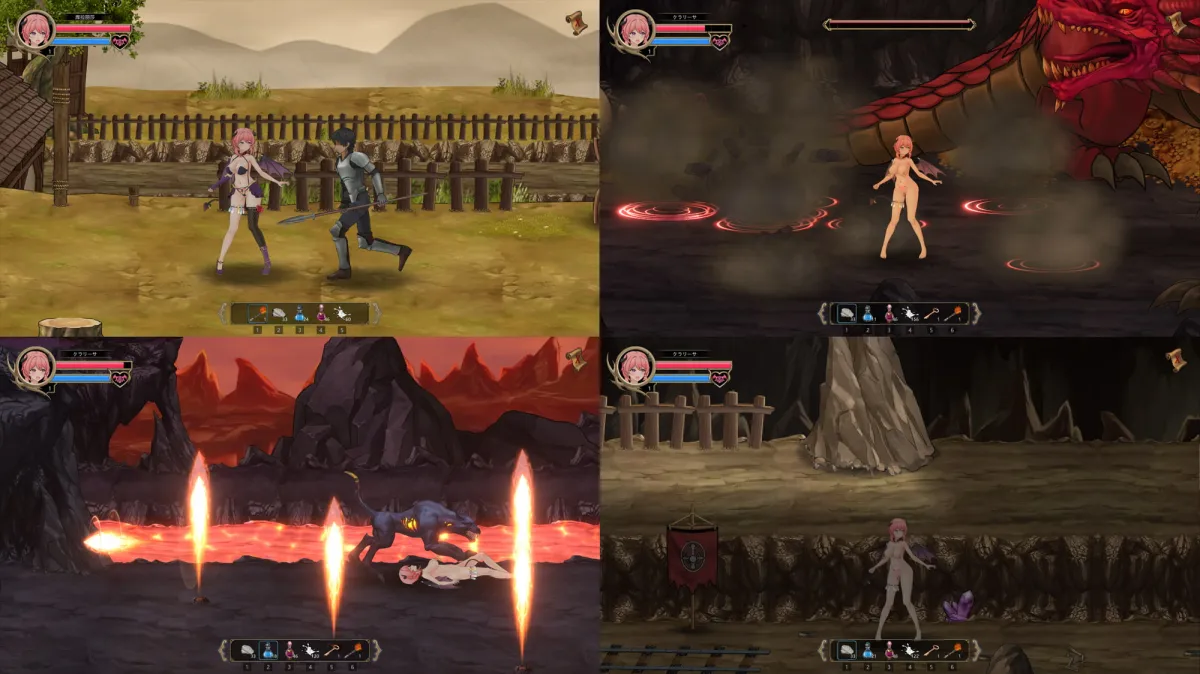The image size is (1200, 674).
Task: Choose the torch in the mine scene hotbar
Action: [x=952, y=650]
